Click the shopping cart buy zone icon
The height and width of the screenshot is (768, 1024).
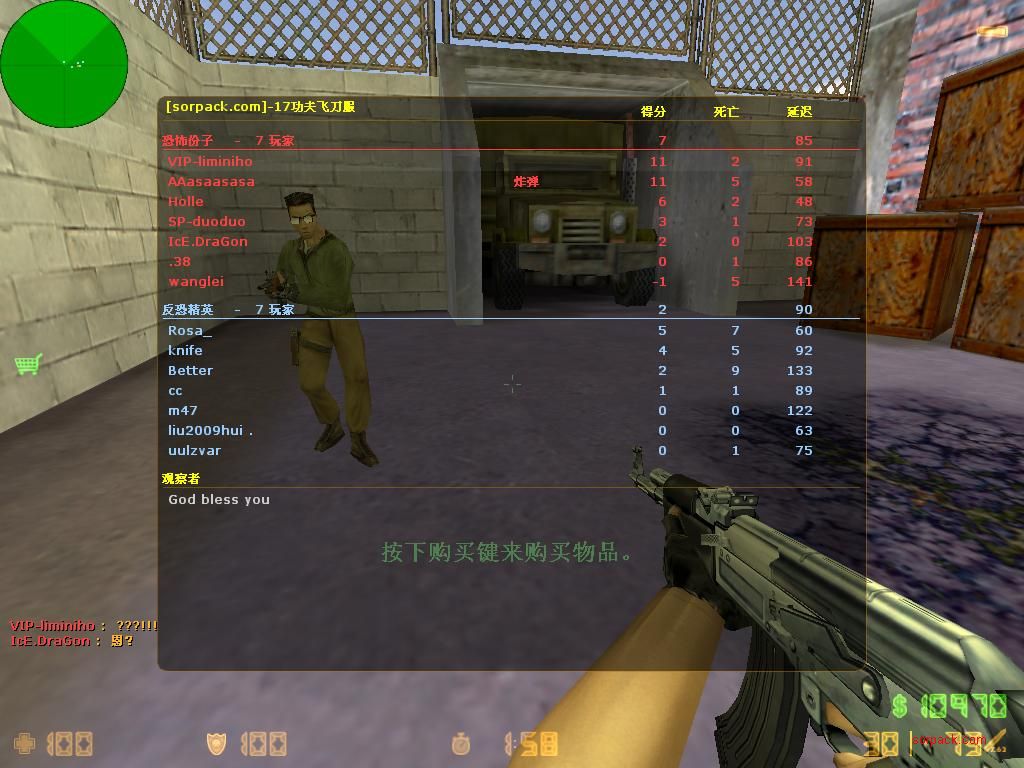click(x=28, y=364)
